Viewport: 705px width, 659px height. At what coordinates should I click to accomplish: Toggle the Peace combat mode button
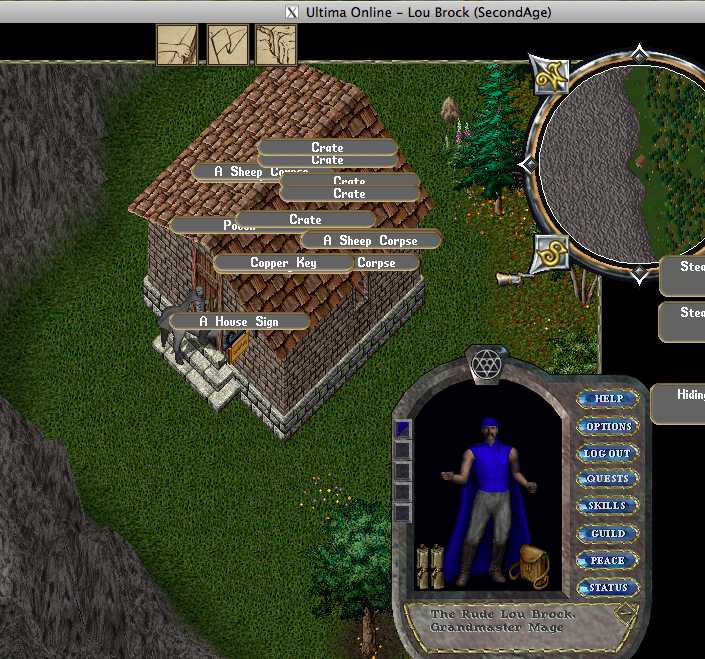click(608, 560)
